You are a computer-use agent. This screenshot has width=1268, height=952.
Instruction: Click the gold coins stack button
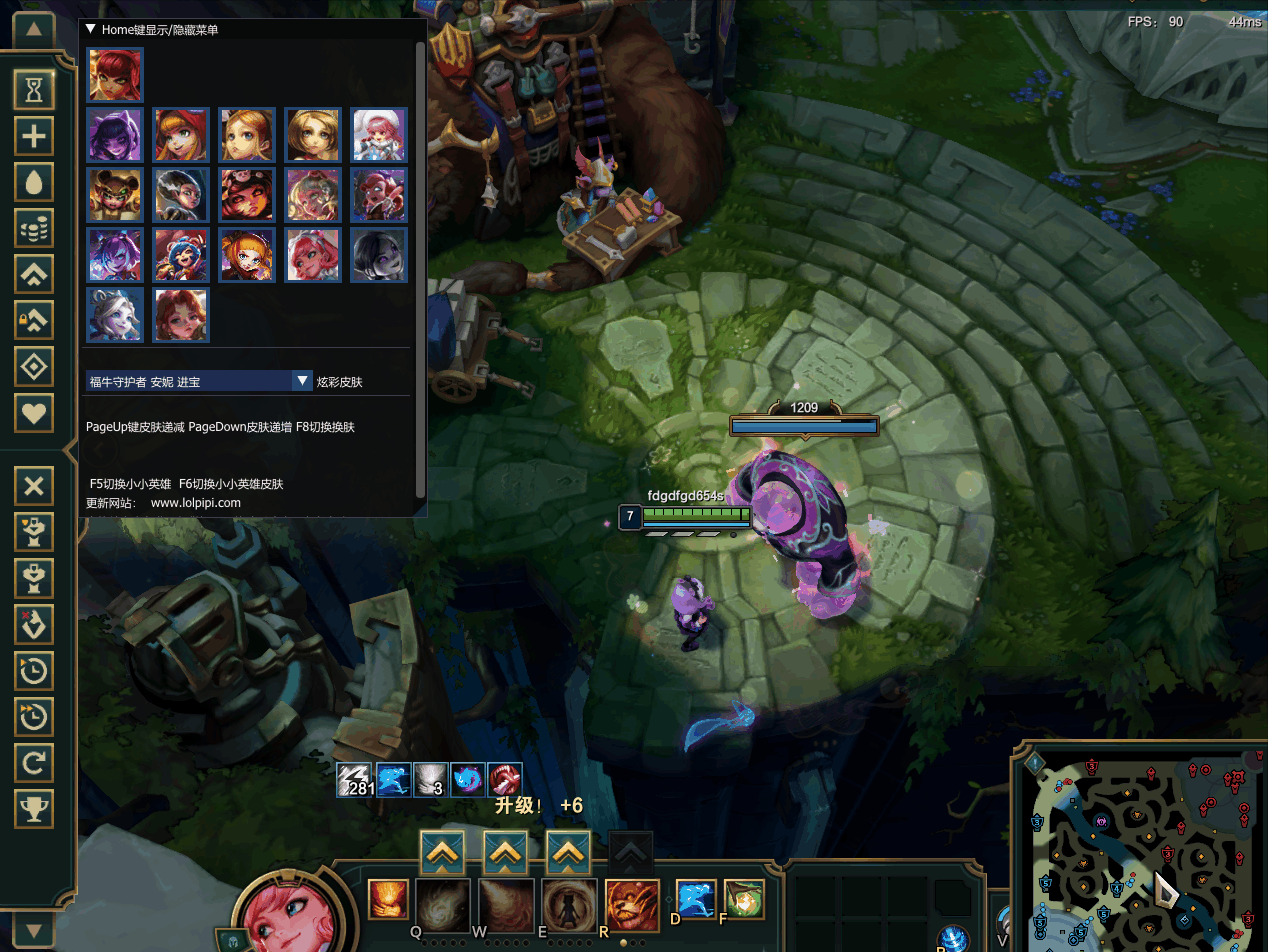click(34, 229)
